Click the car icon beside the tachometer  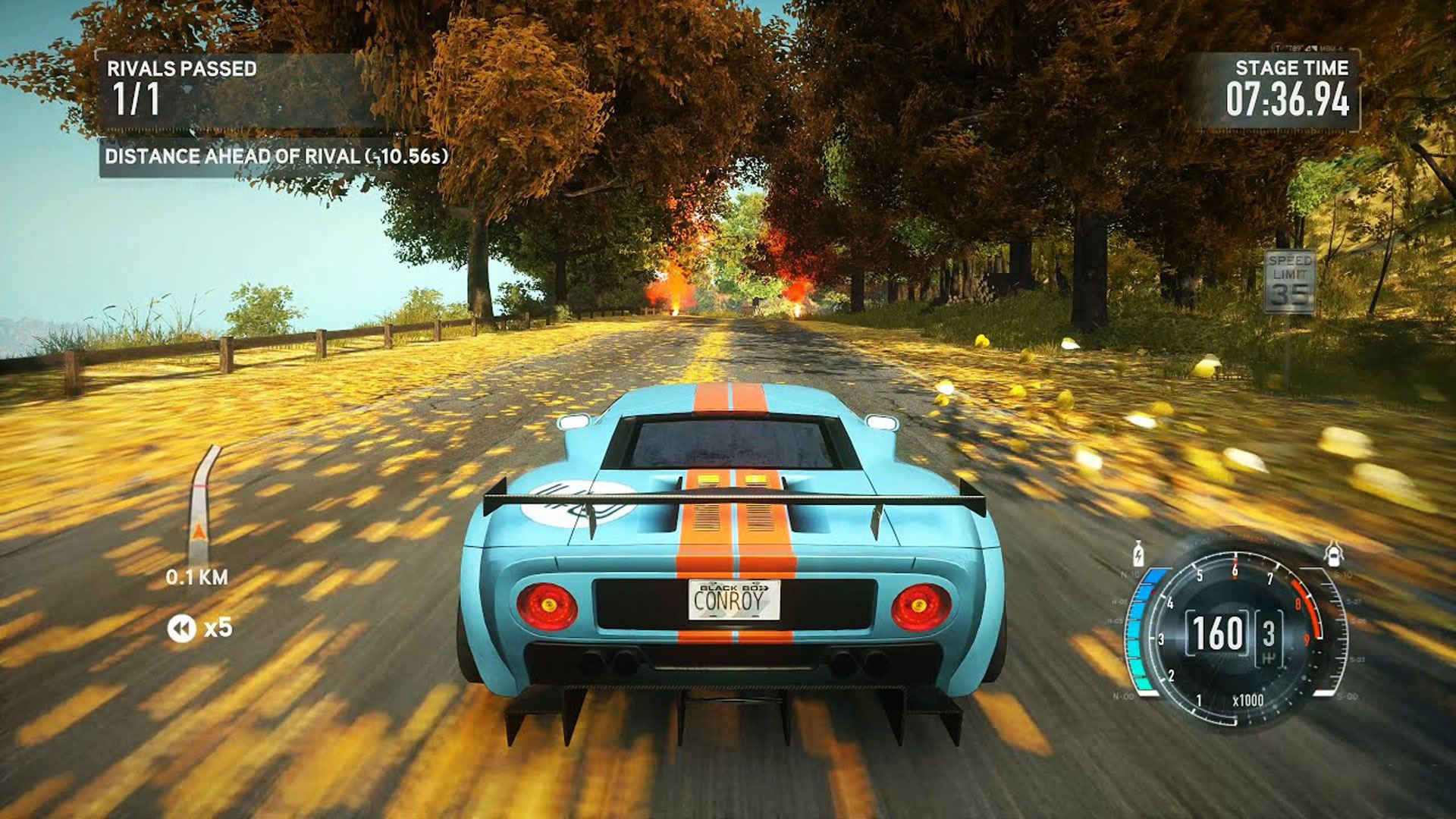(1332, 554)
